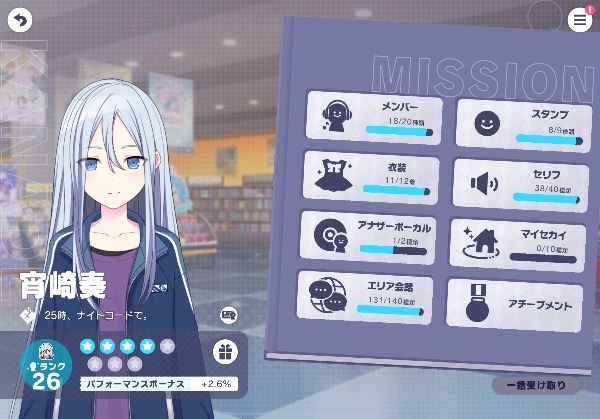Show the アチーブメント achievements
600x419 pixels.
click(x=514, y=304)
